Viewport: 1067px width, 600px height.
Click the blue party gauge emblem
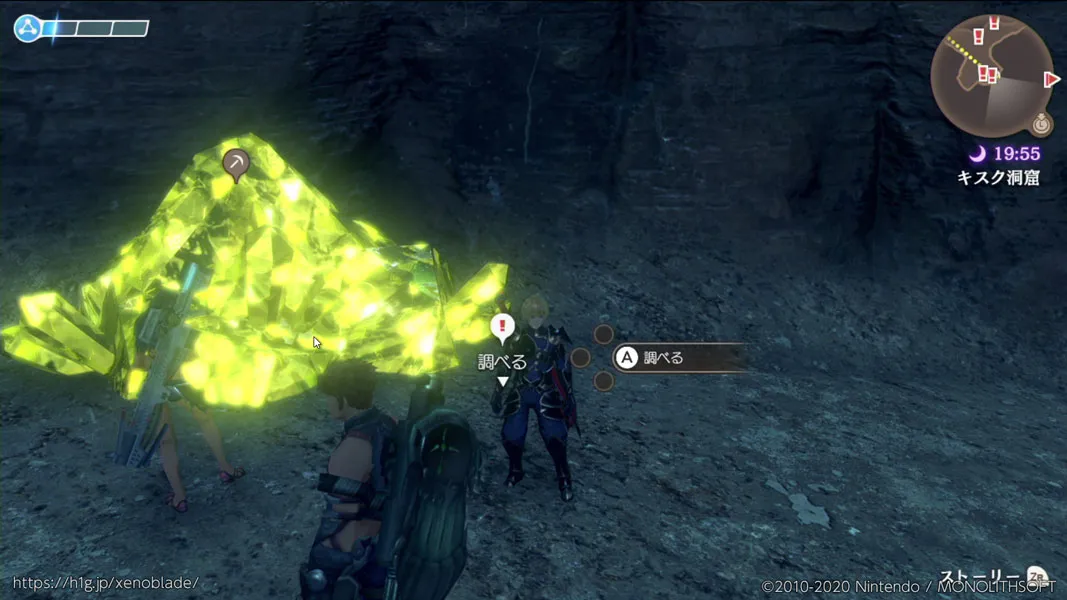(28, 28)
